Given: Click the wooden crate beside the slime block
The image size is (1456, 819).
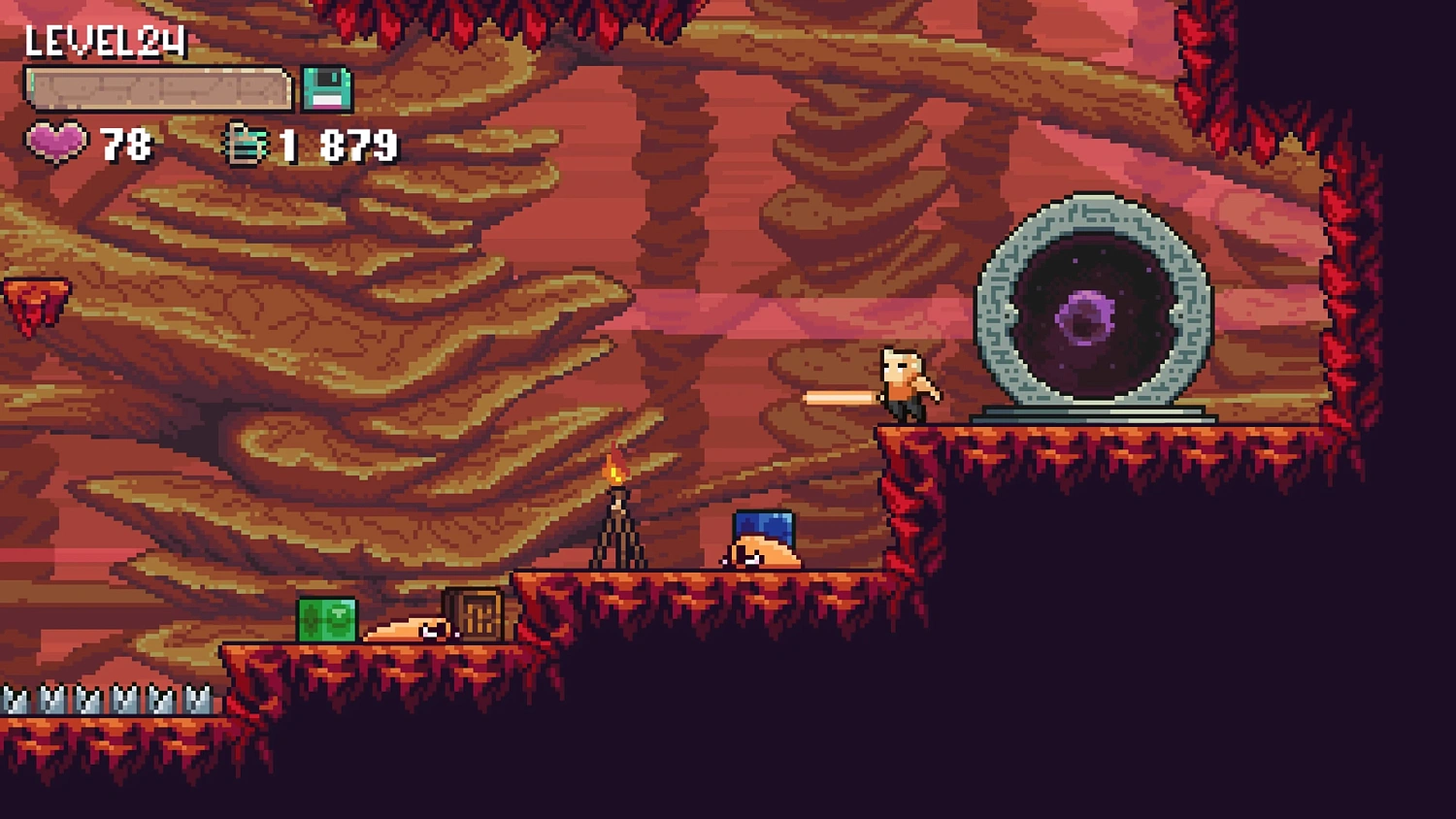Looking at the screenshot, I should pyautogui.click(x=473, y=613).
